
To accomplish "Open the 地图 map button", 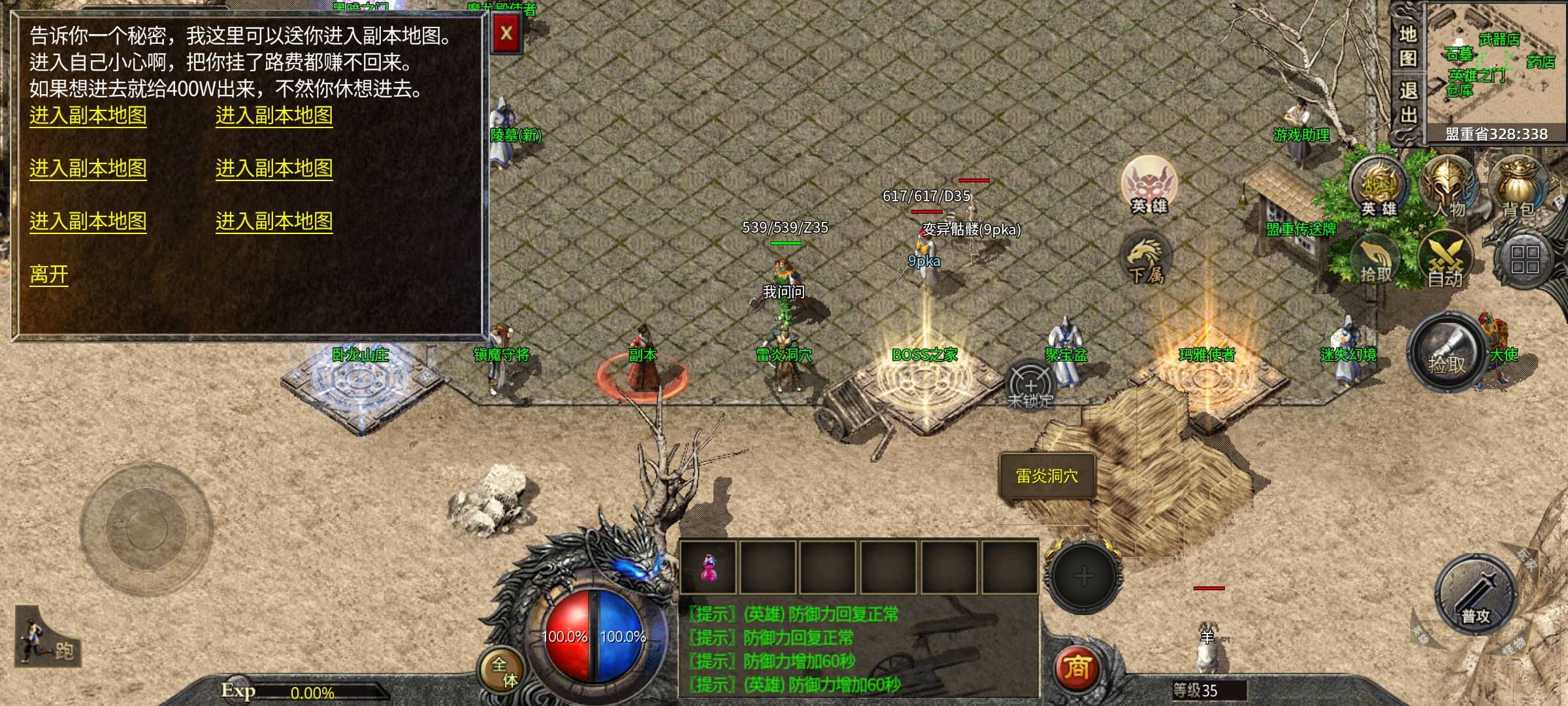I will click(1407, 47).
